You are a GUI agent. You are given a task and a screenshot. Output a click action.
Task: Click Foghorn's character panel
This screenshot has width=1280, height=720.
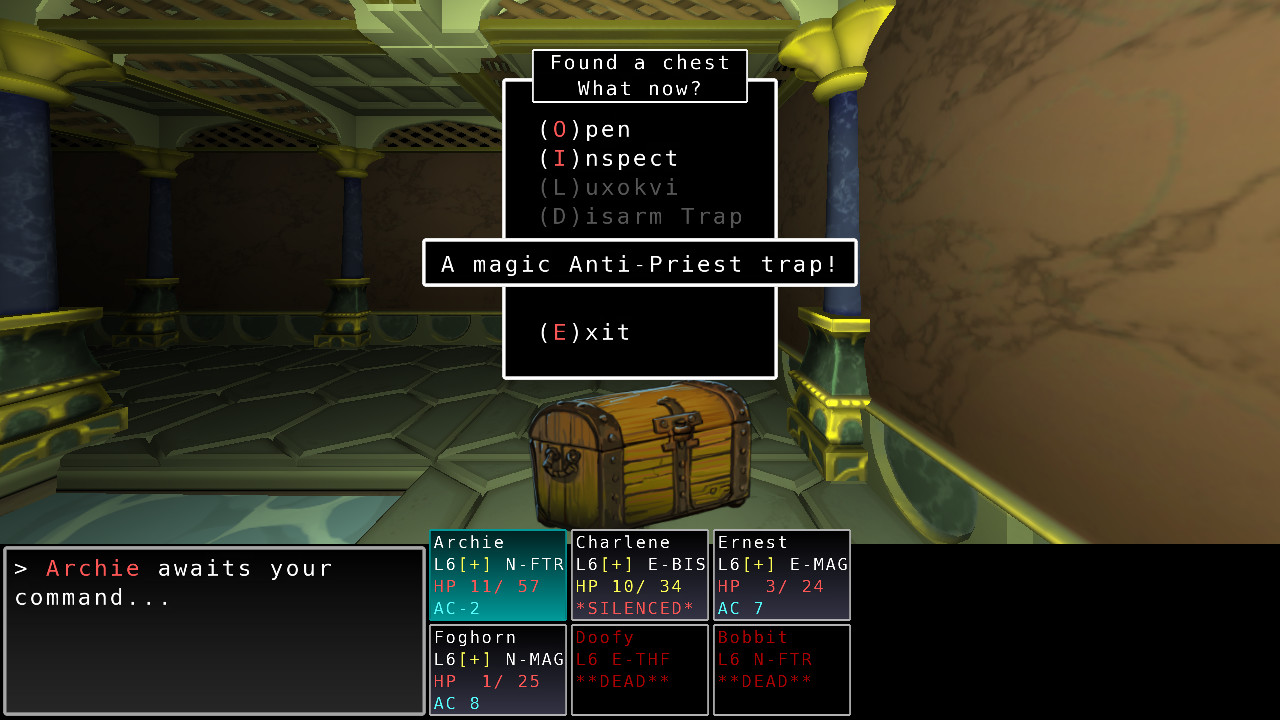pos(497,669)
